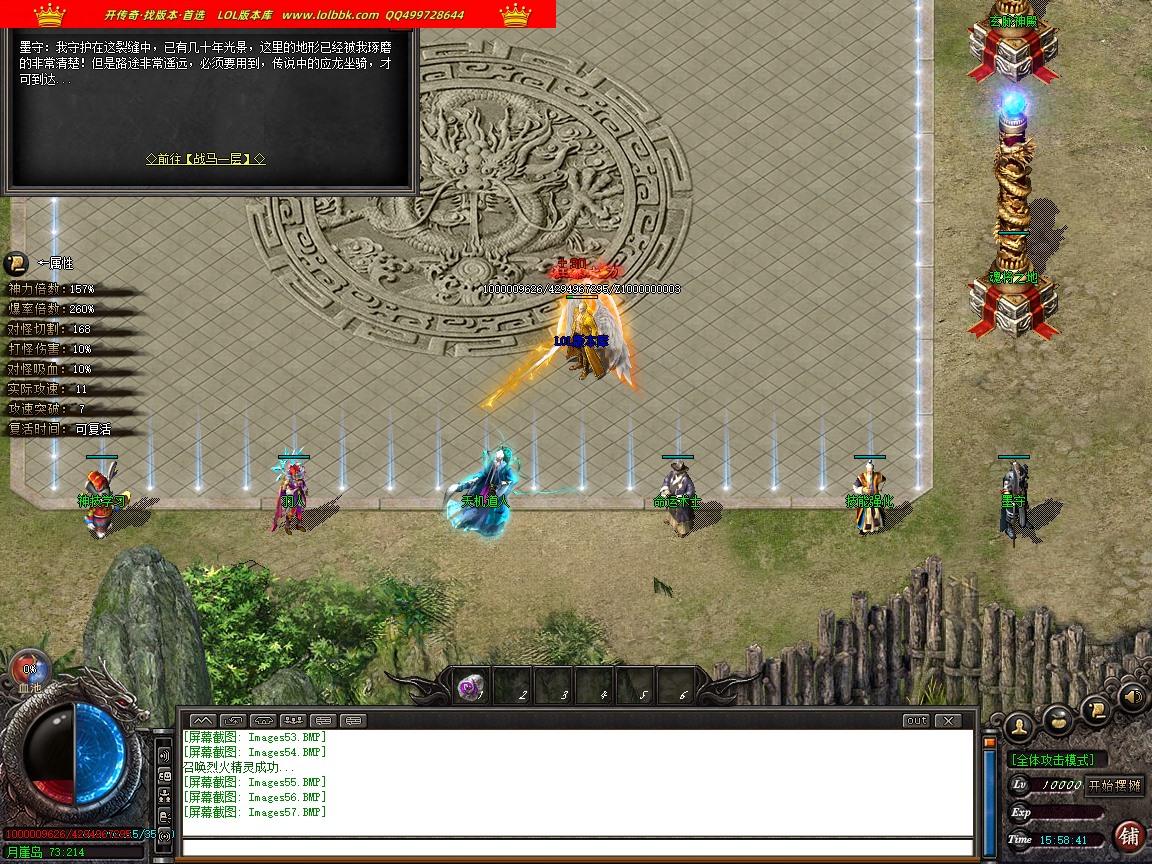Open the online shop link www.lolbbk.com banner

tap(330, 15)
